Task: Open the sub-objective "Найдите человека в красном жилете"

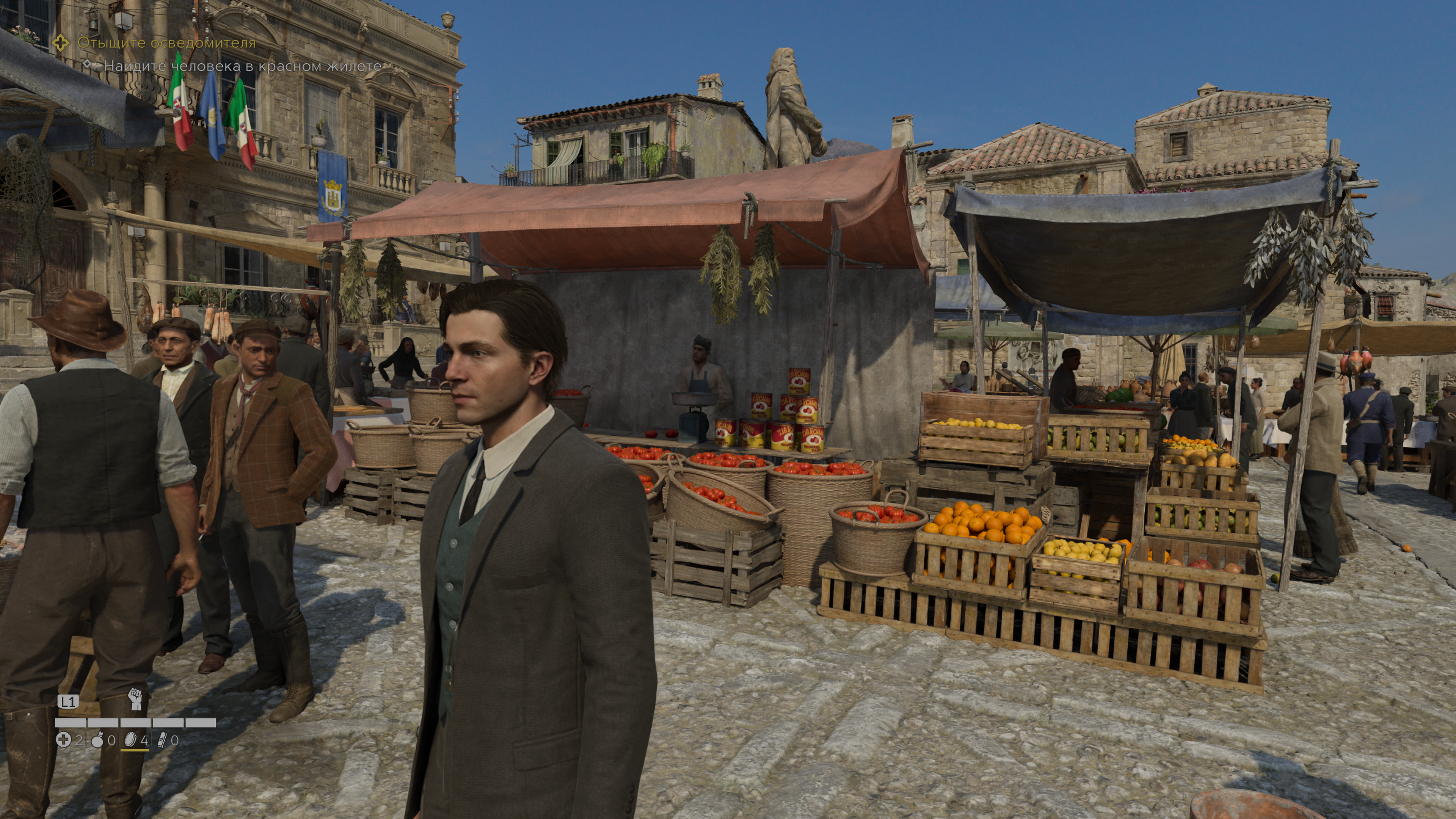Action: point(242,66)
